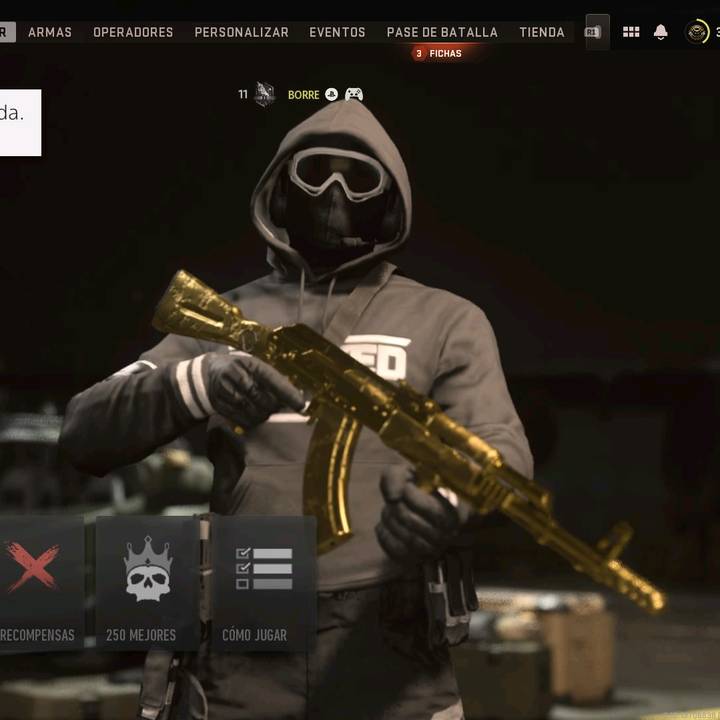Show notifications via the bell icon
Viewport: 720px width, 720px height.
(661, 32)
